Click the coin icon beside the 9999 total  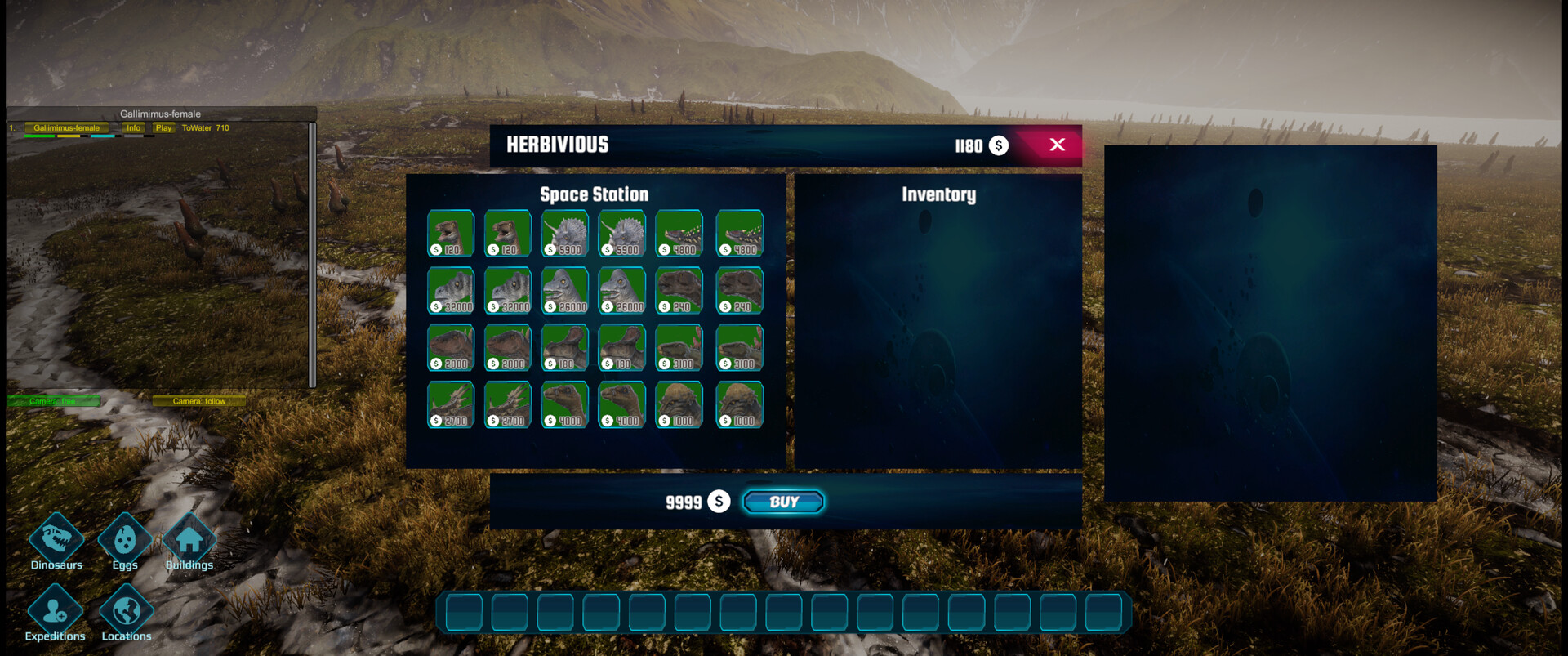719,502
